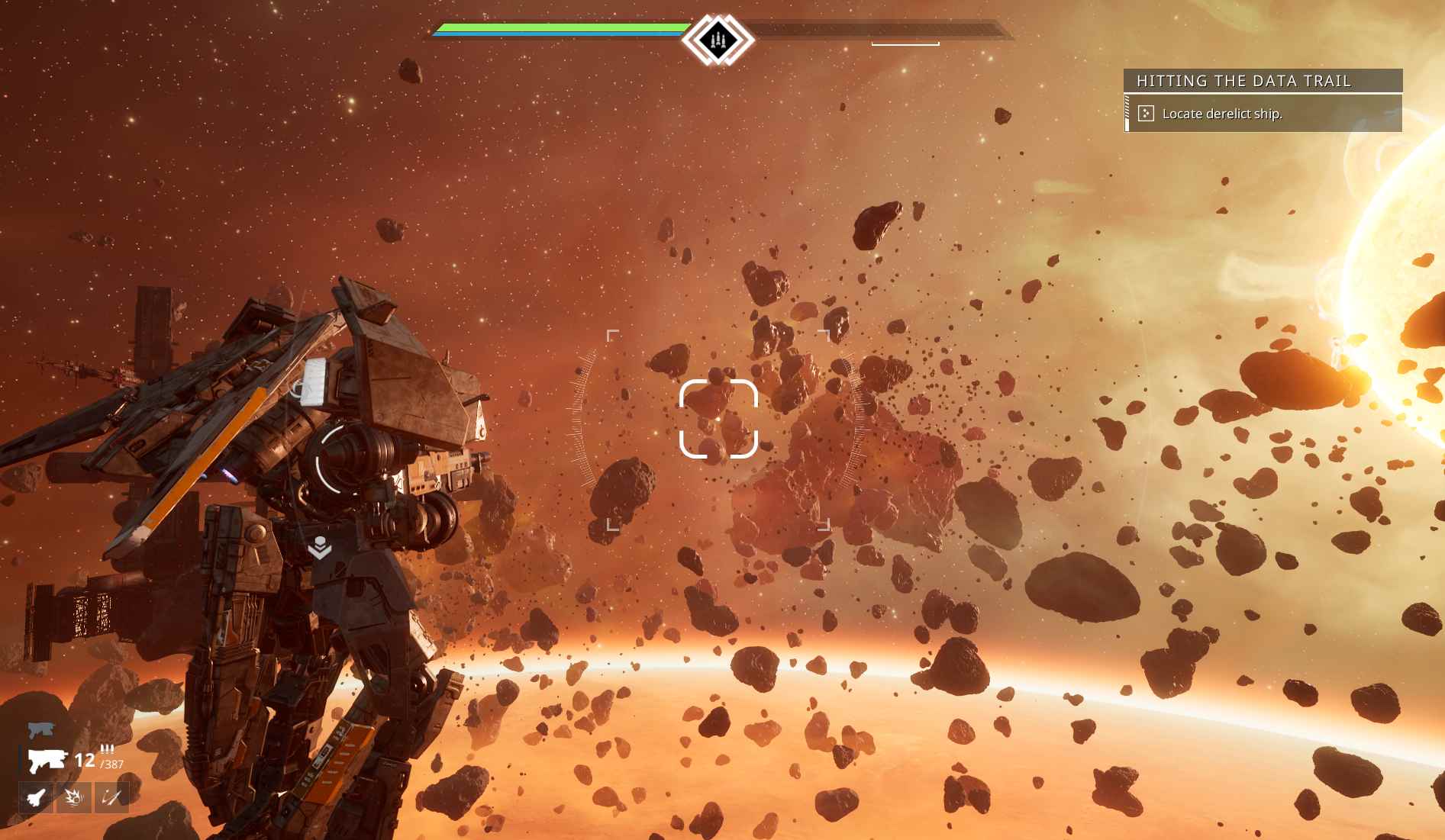
Task: Activate the rocket missile ability slot
Action: click(x=36, y=798)
